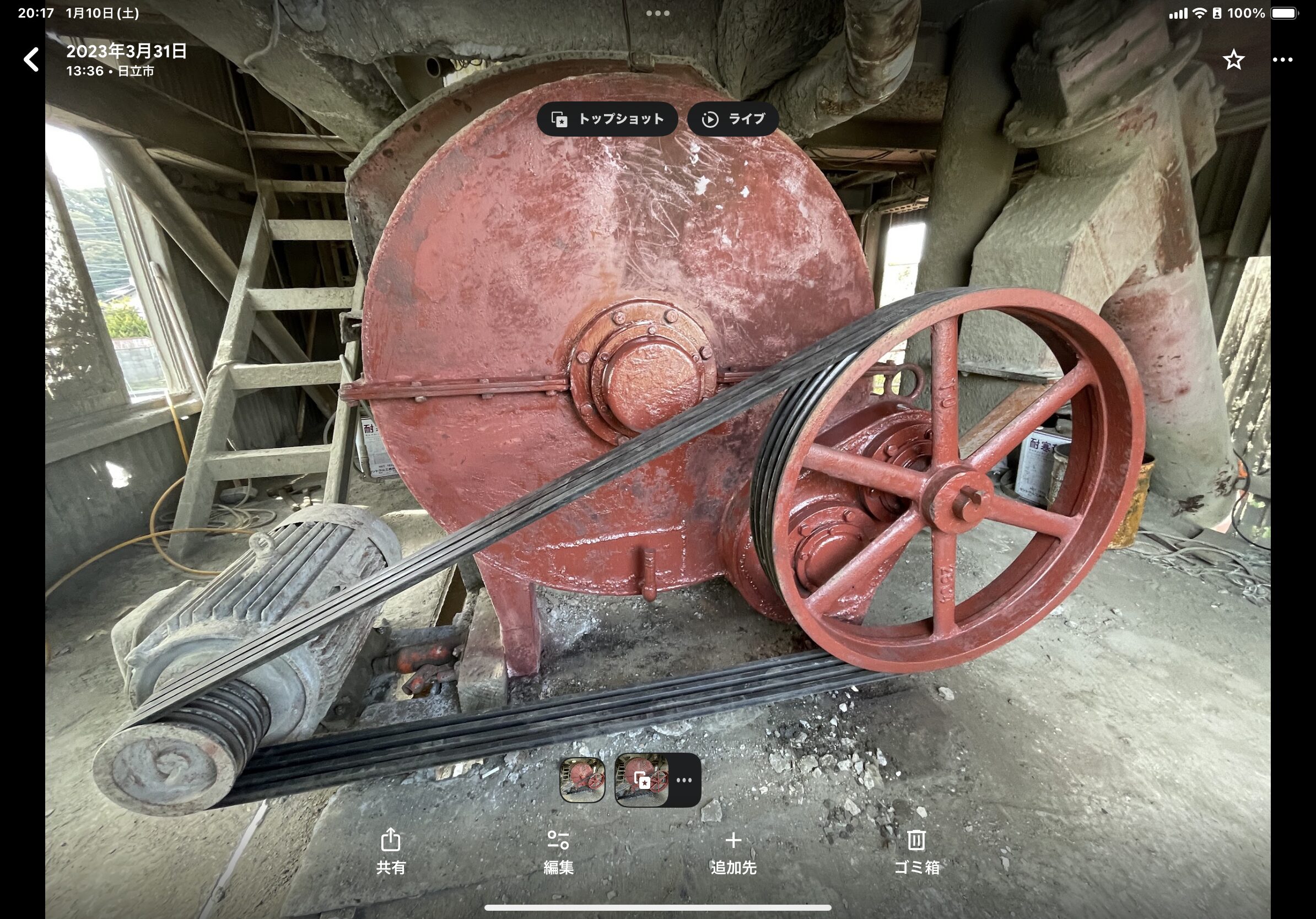This screenshot has height=919, width=1316.
Task: Mark photo as favorite with star icon
Action: coord(1233,60)
